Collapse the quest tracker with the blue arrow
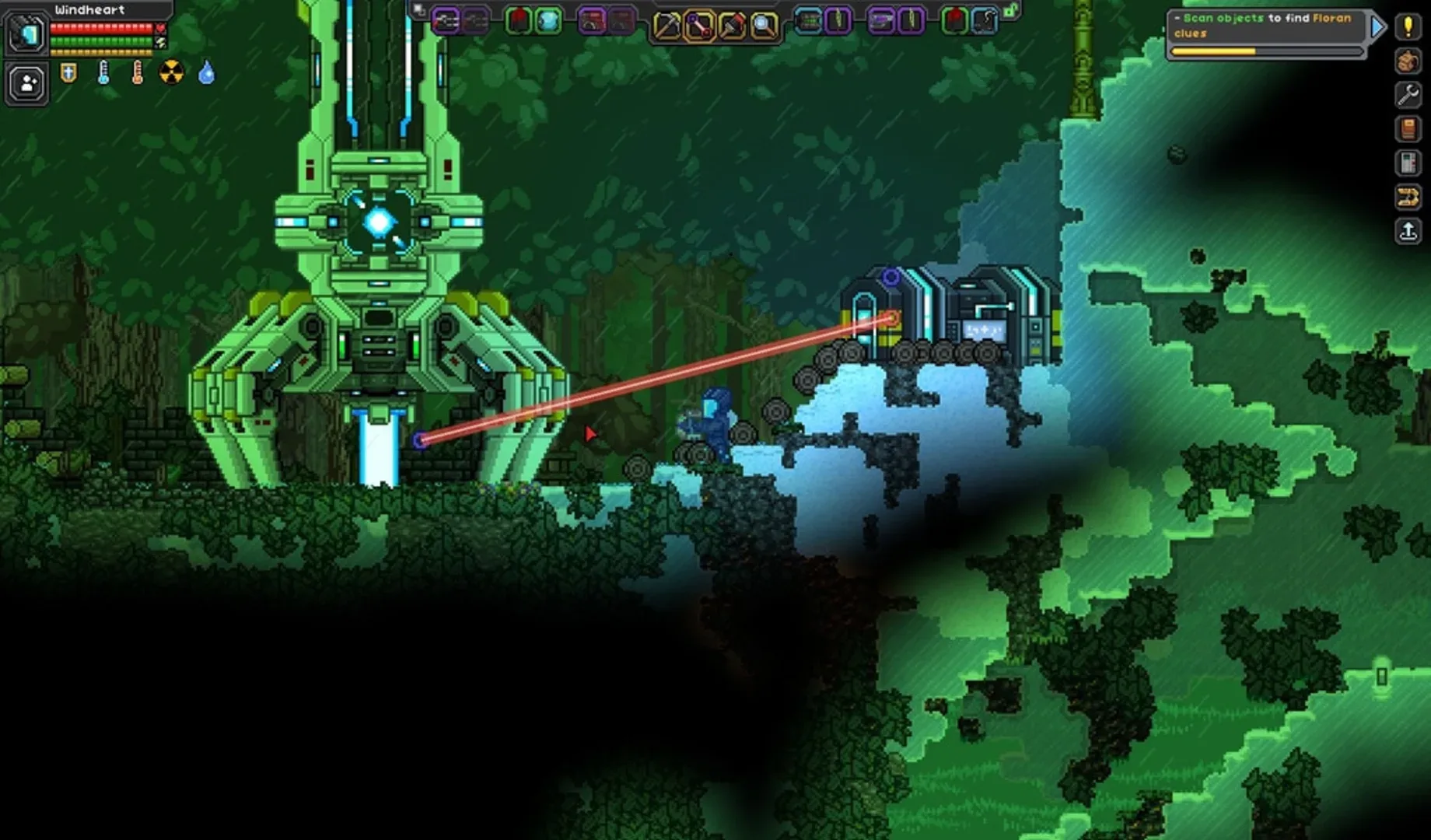Image resolution: width=1431 pixels, height=840 pixels. [x=1378, y=26]
